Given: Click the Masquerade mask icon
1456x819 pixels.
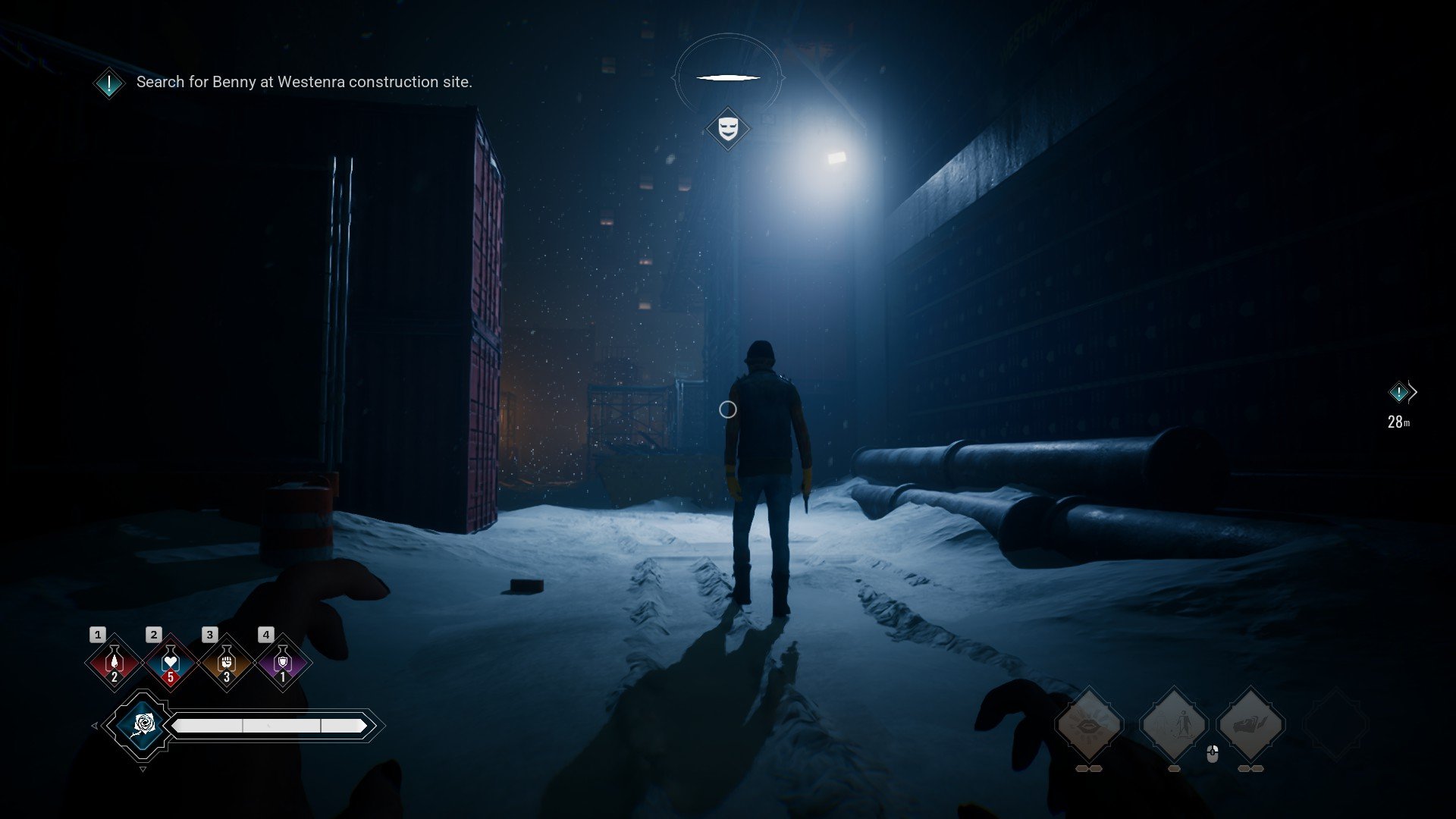Looking at the screenshot, I should pyautogui.click(x=728, y=128).
